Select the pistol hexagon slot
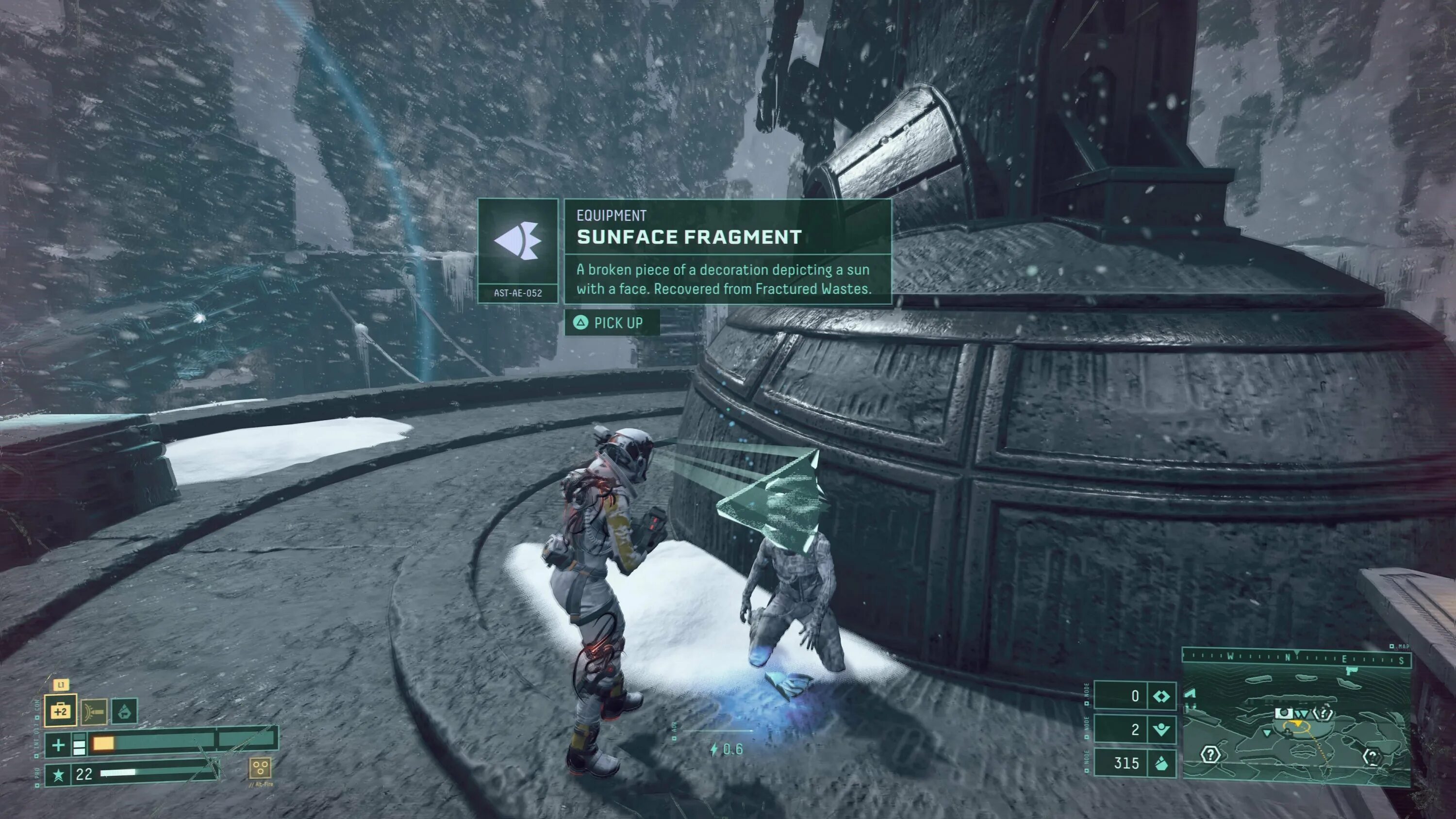The height and width of the screenshot is (819, 1456). 124,711
